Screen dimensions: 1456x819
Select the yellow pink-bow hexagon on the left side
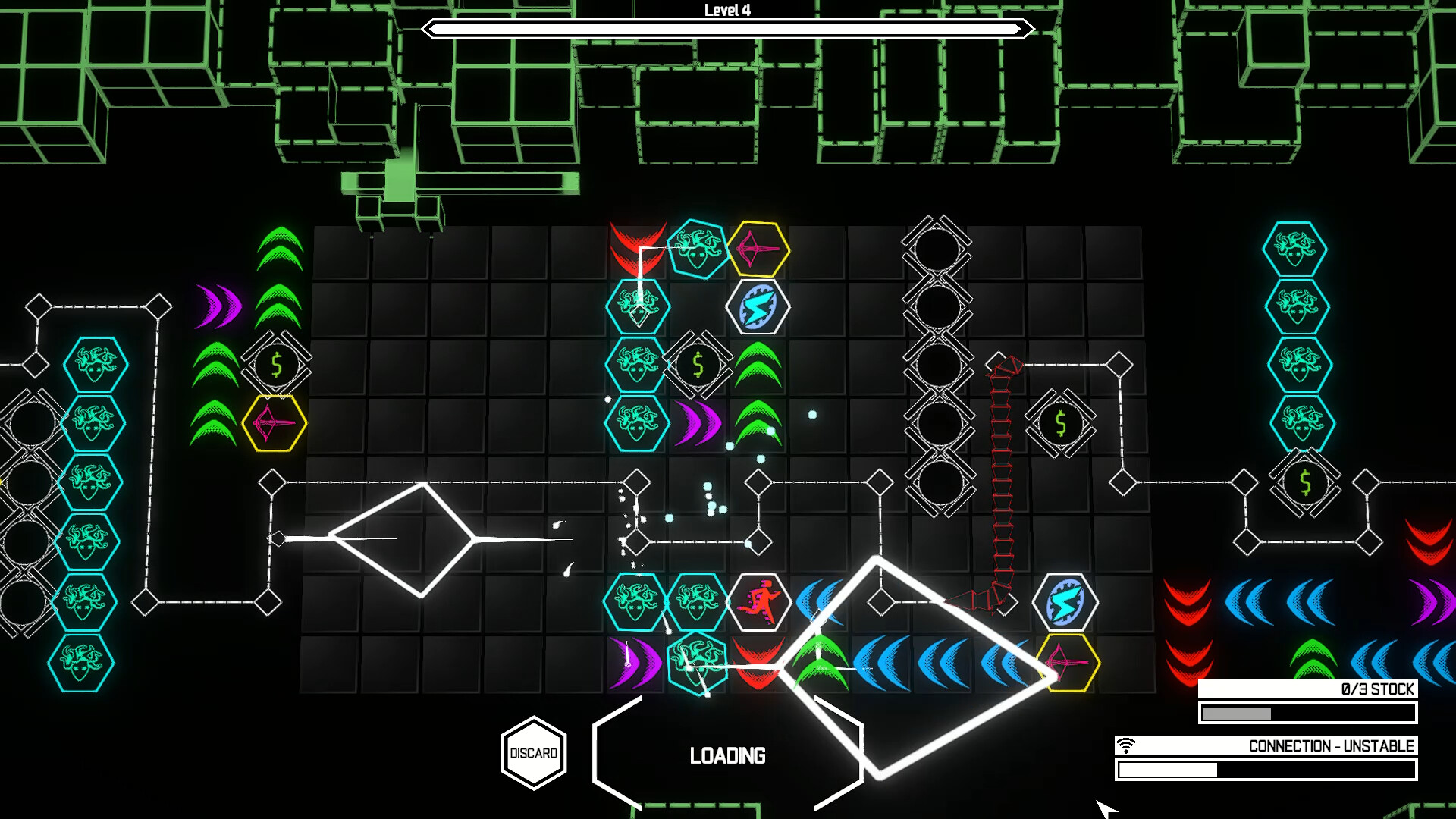click(x=276, y=423)
